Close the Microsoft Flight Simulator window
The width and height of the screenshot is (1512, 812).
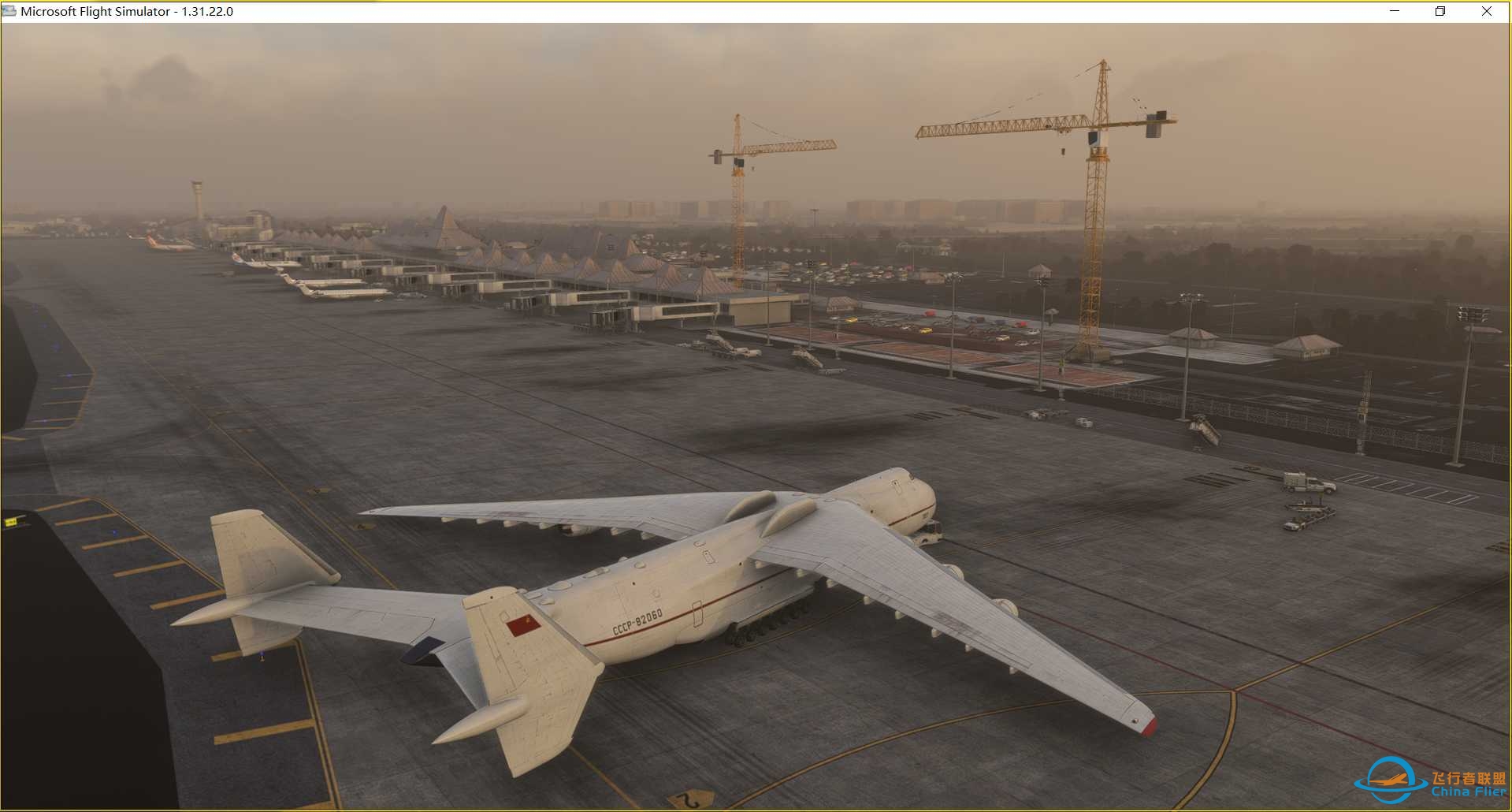1486,11
